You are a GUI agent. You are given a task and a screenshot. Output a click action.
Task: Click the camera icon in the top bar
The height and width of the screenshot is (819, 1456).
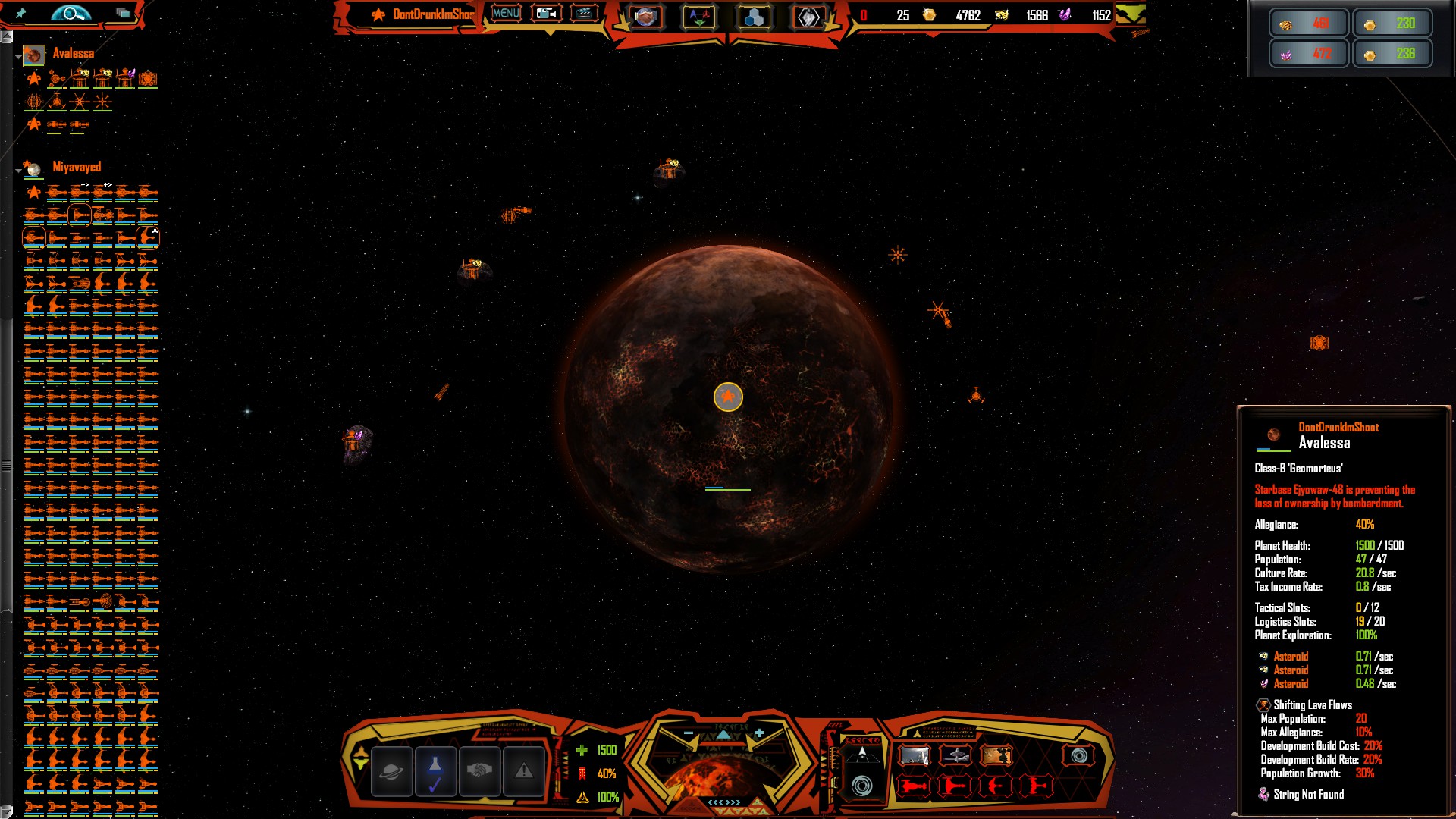(x=546, y=14)
